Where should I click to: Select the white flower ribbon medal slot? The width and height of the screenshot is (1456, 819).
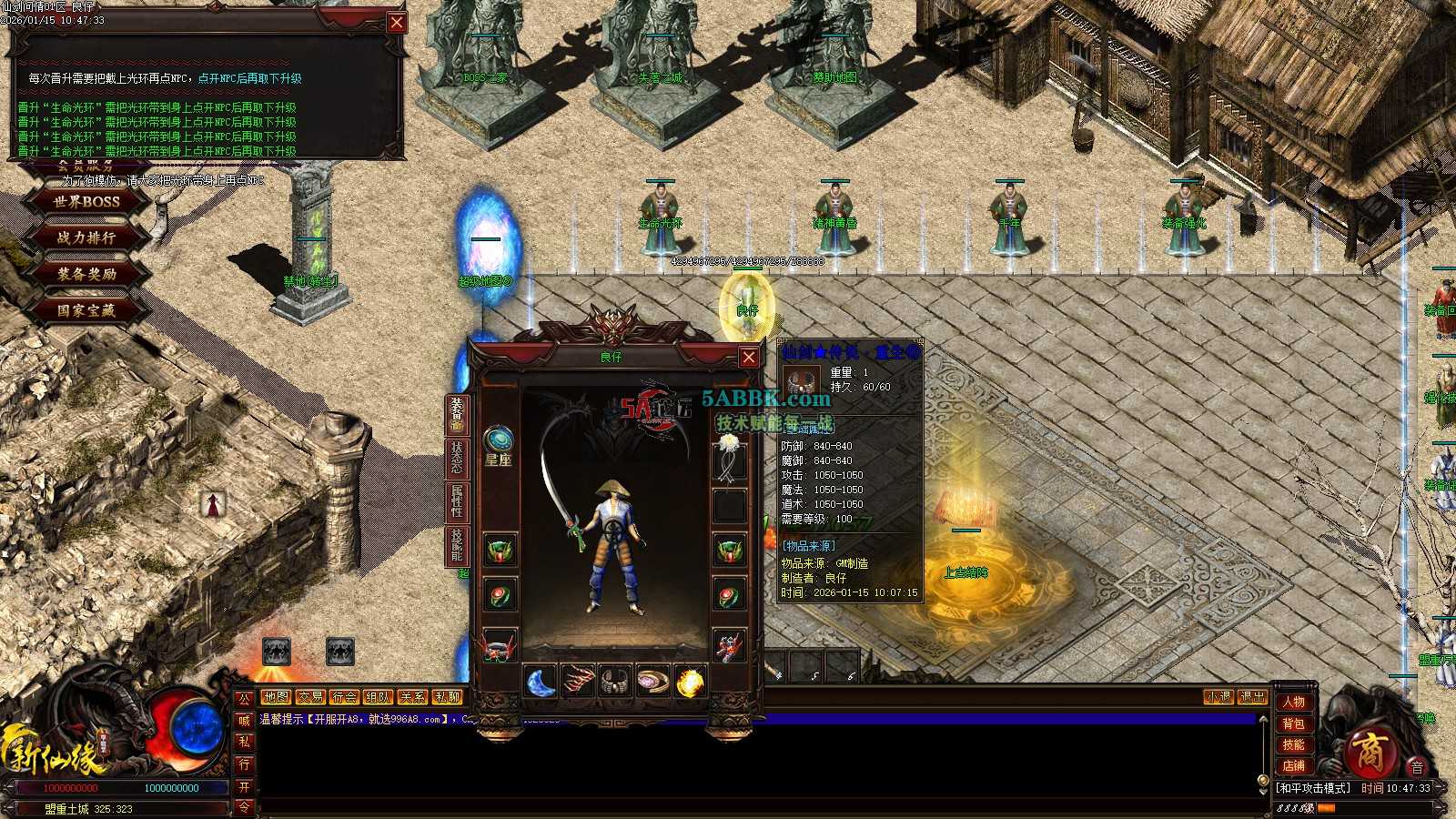(x=729, y=459)
